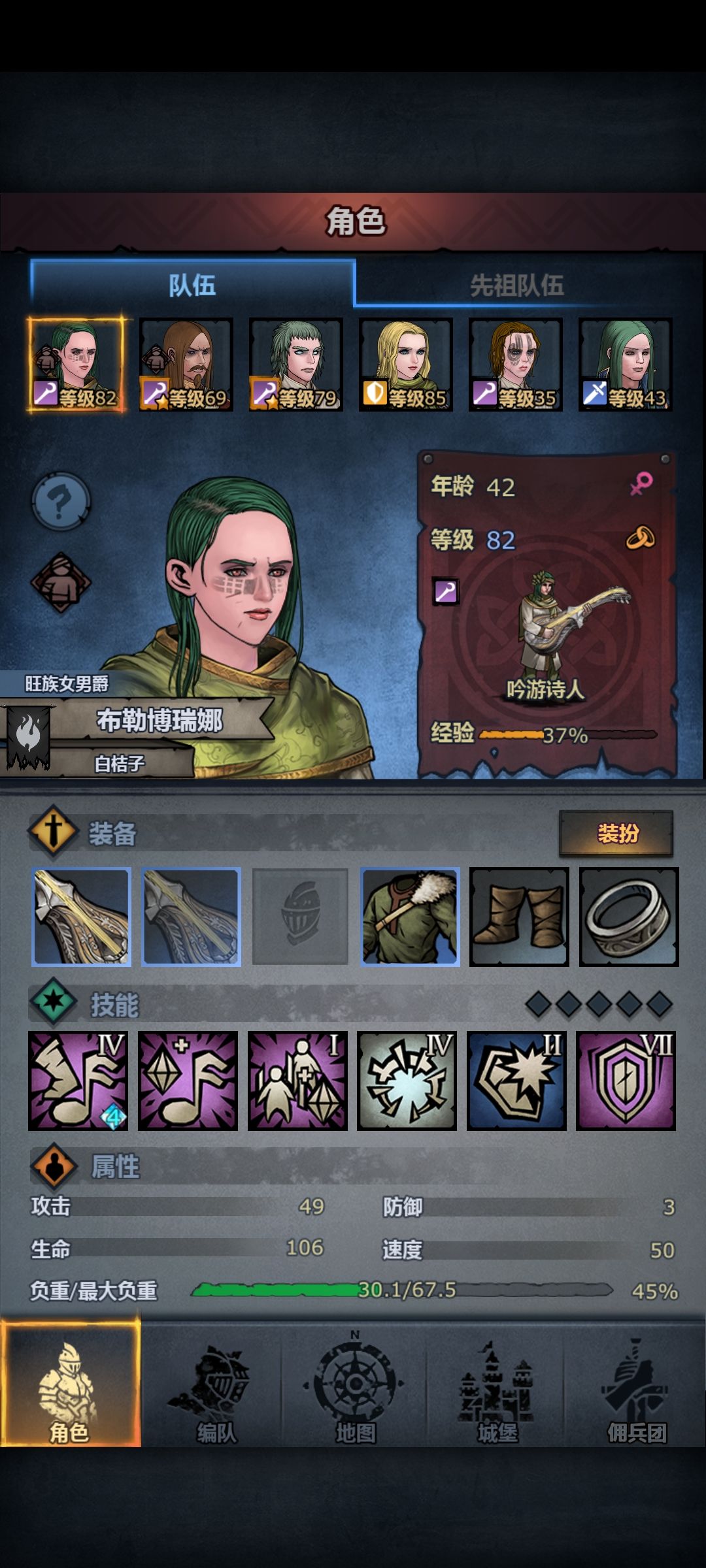Viewport: 706px width, 1568px height.
Task: View the purple shield skill VII
Action: click(626, 1081)
